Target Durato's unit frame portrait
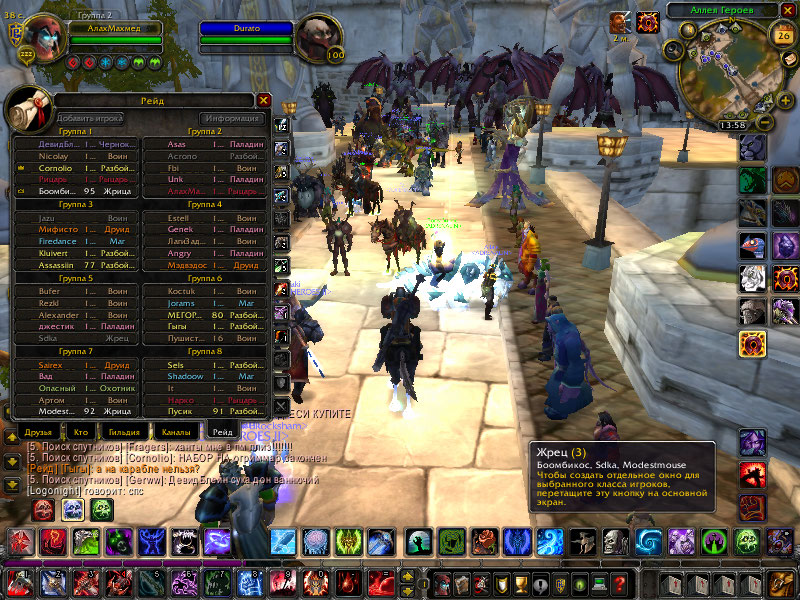This screenshot has height=600, width=800. coord(319,40)
